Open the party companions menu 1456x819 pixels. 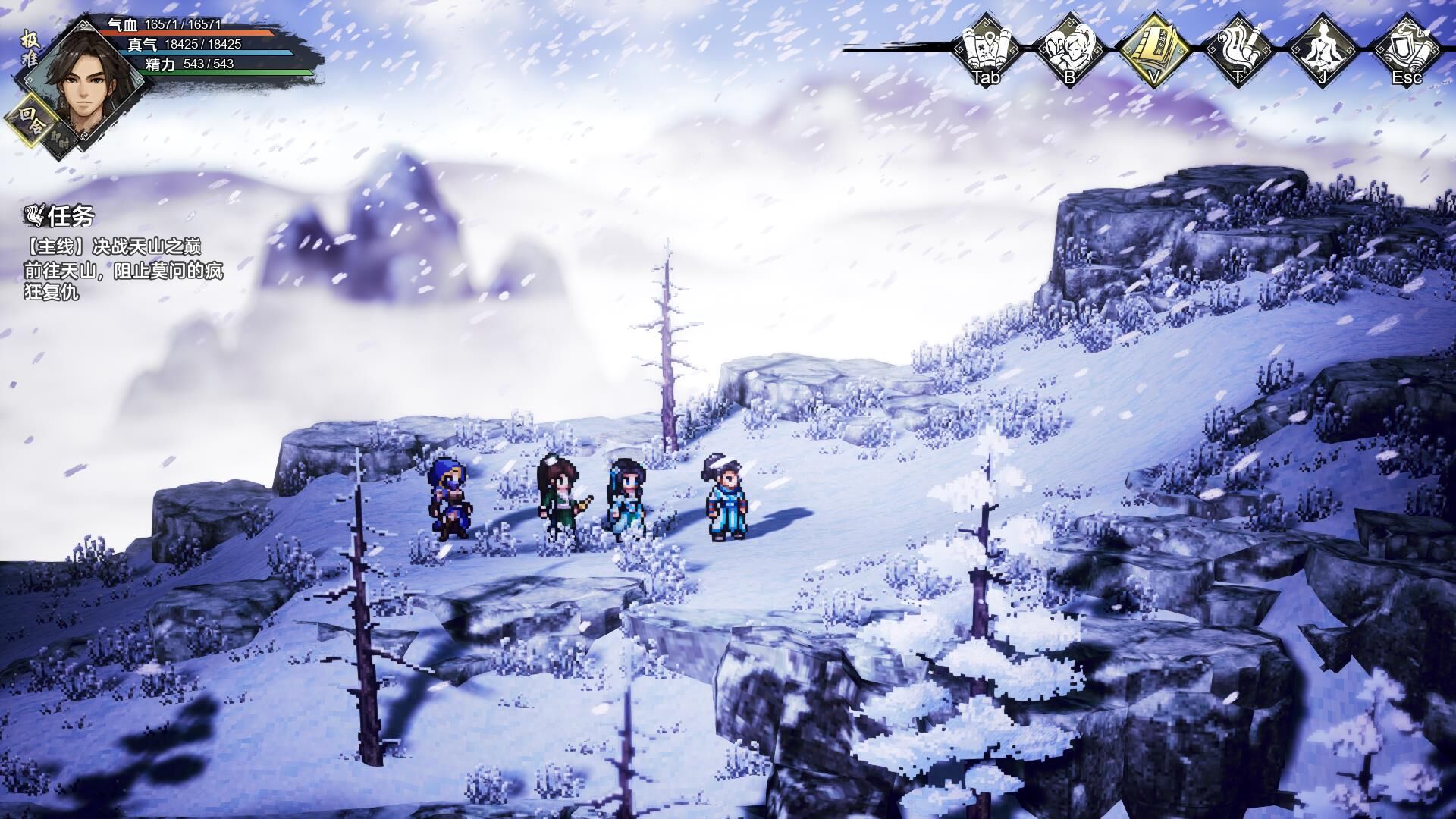1069,47
